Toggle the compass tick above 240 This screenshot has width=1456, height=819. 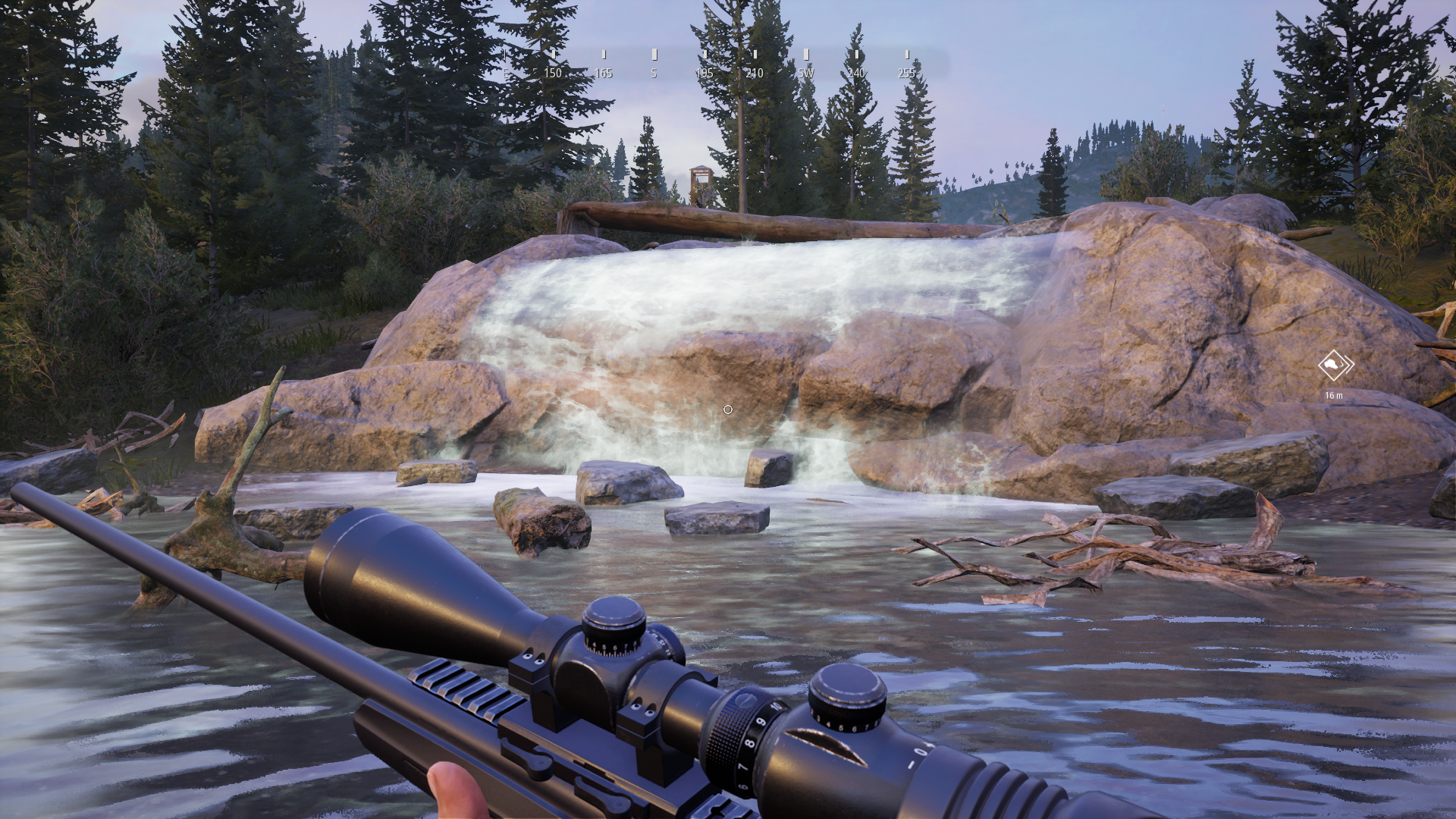[x=856, y=55]
